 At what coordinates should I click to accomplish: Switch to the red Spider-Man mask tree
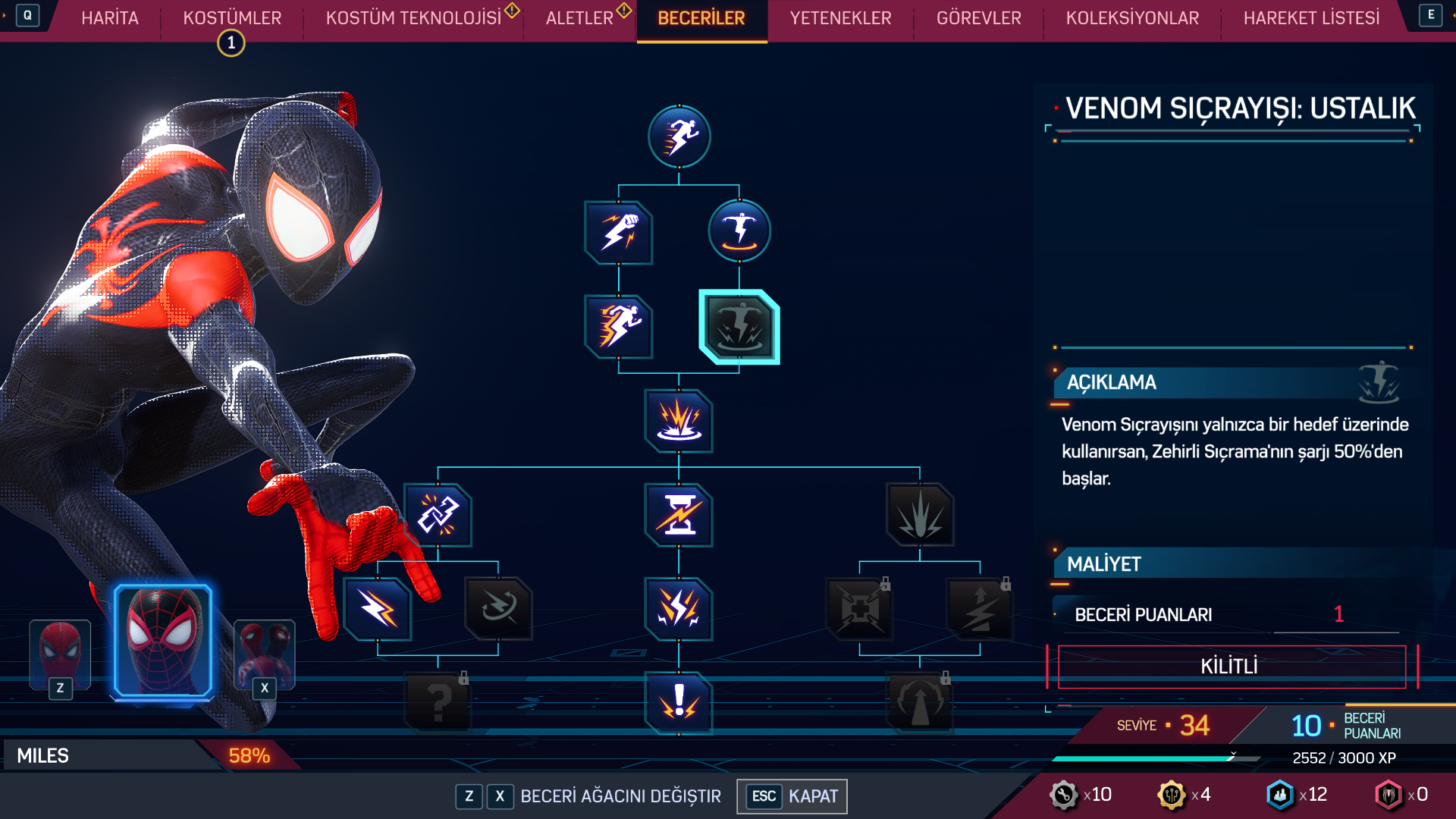click(x=60, y=652)
